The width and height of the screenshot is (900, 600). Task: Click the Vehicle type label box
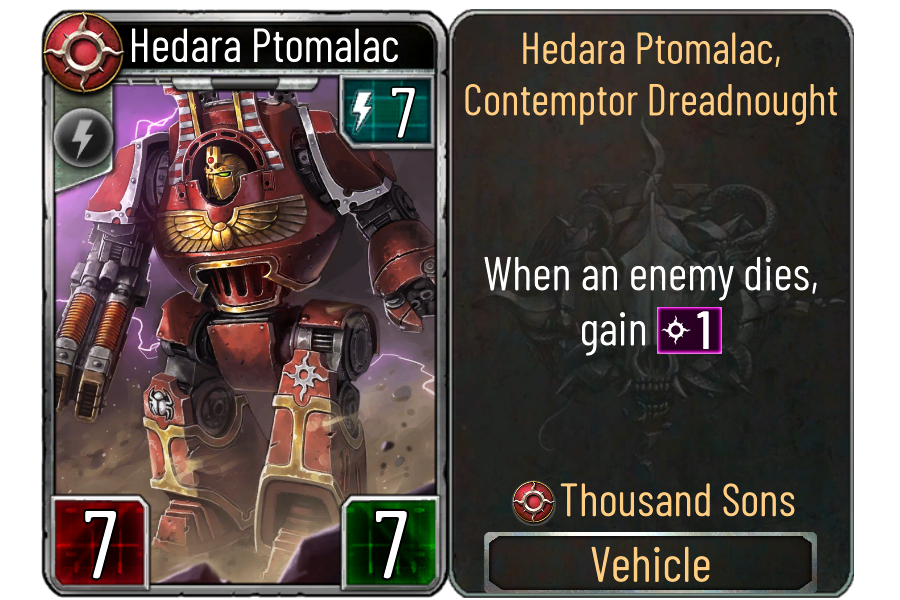(x=650, y=563)
